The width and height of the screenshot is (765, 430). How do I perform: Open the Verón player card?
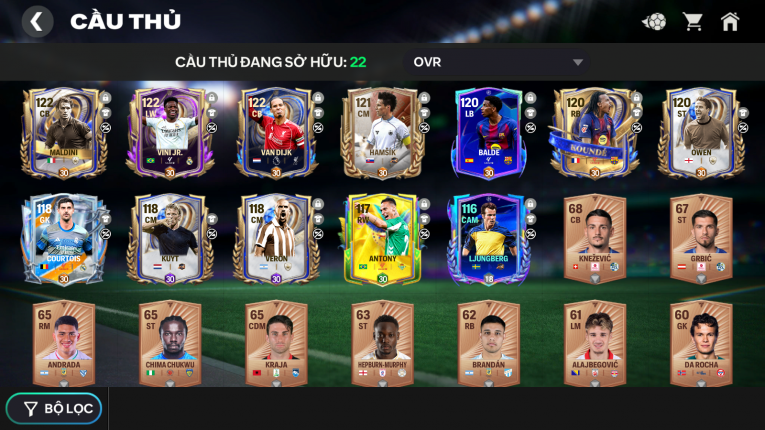click(x=275, y=238)
